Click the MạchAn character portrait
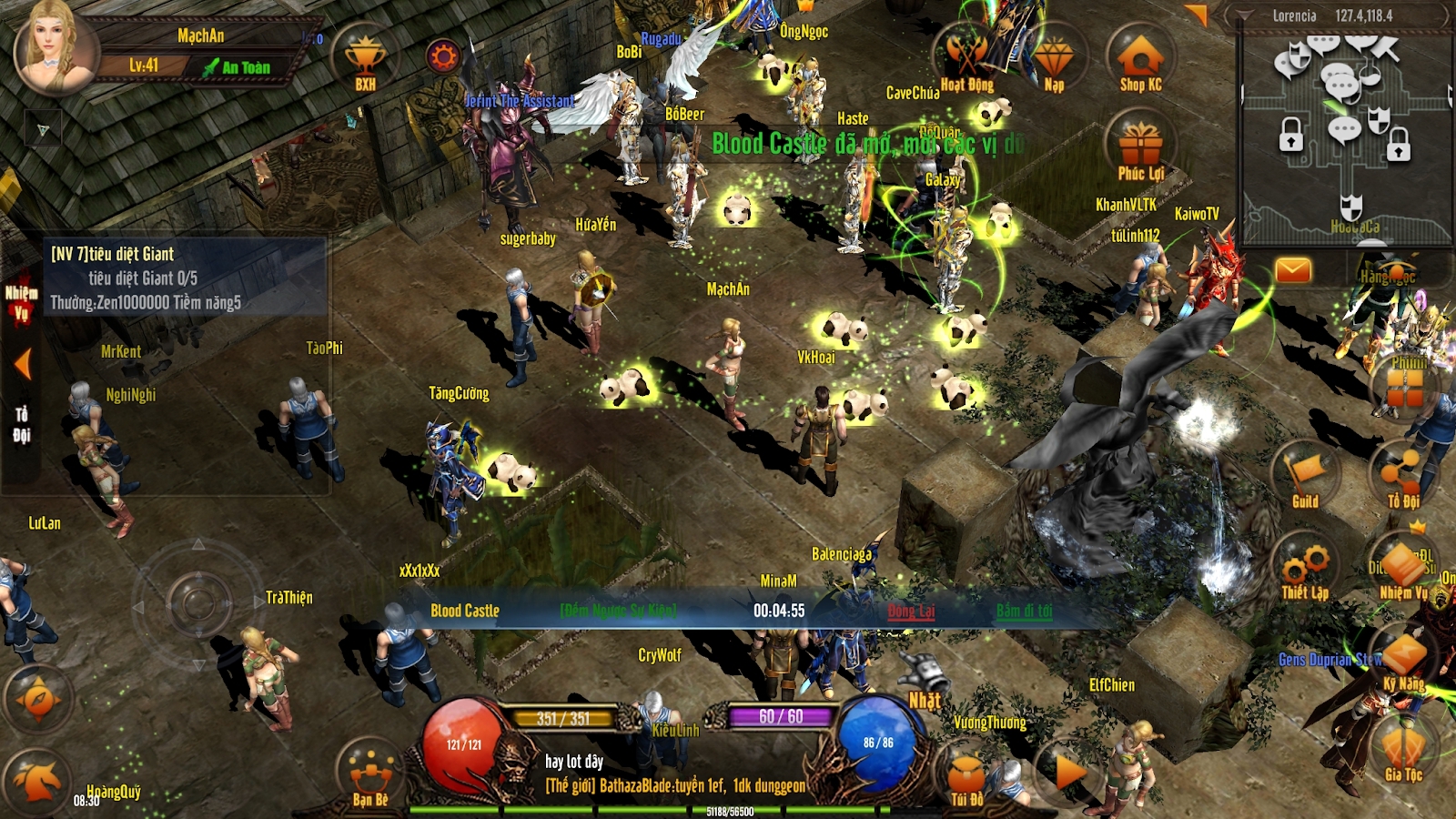This screenshot has width=1456, height=819. (56, 47)
